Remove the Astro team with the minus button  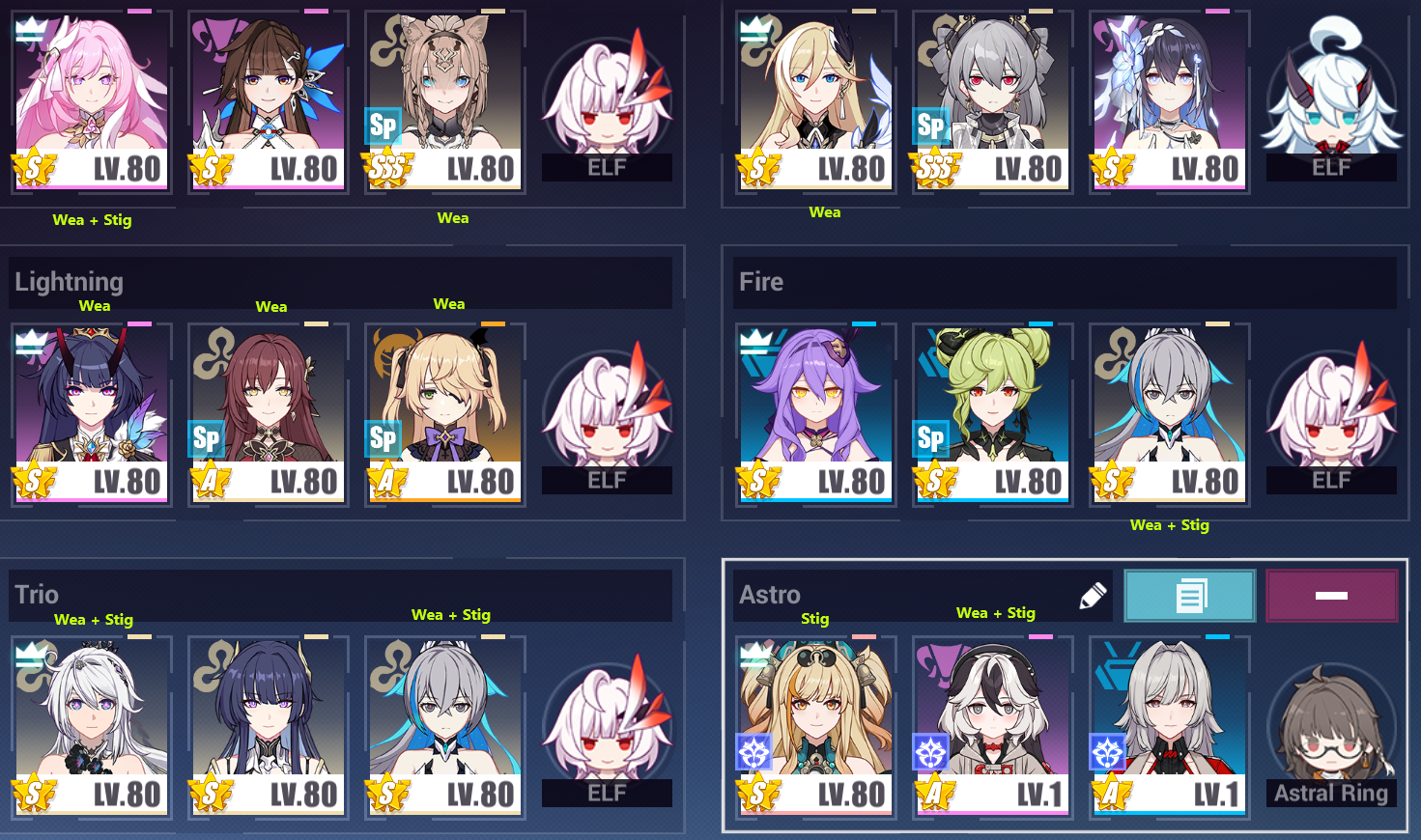tap(1331, 596)
